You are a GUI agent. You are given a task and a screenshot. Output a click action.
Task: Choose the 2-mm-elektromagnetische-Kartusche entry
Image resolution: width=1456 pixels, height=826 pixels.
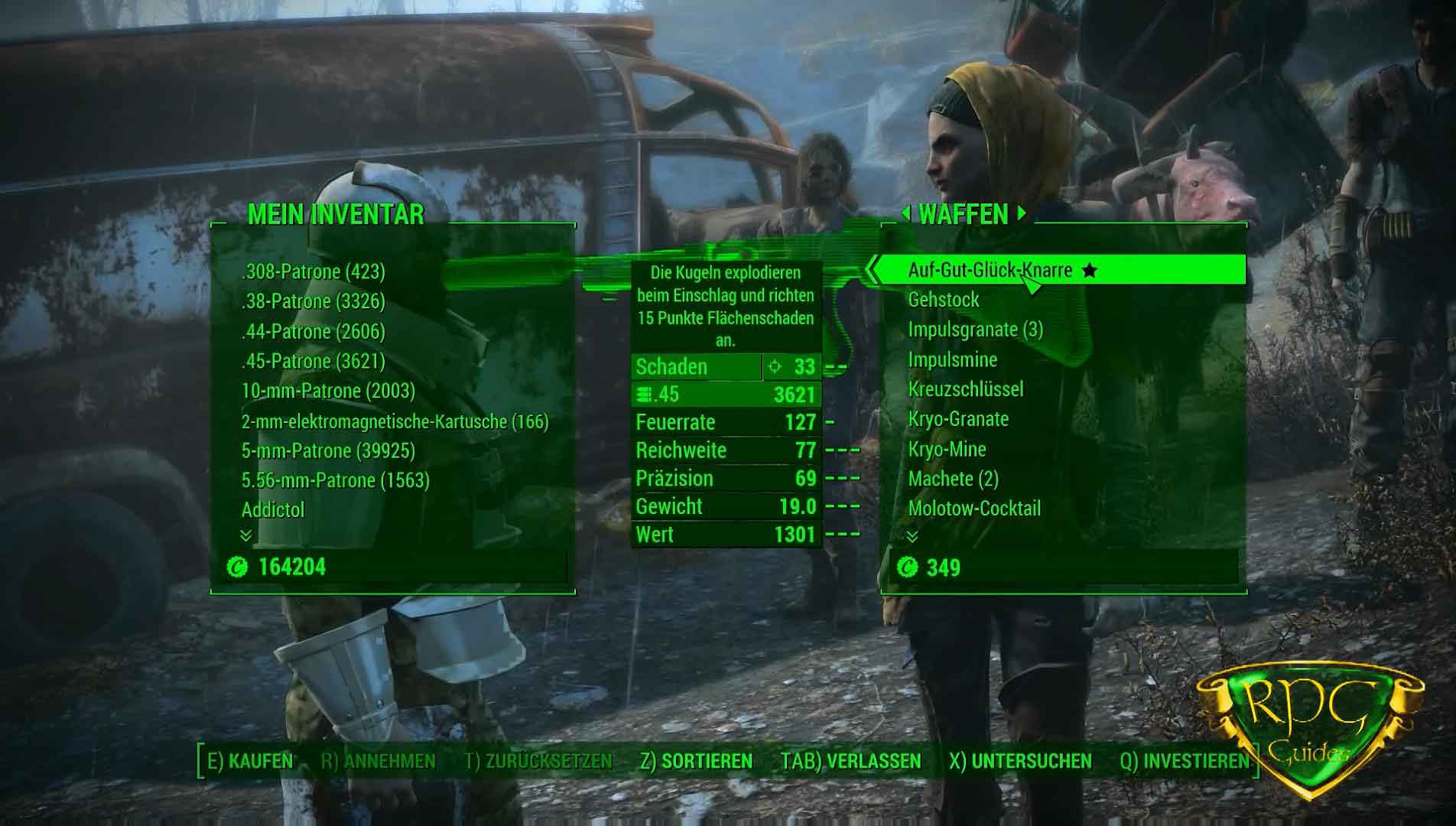(x=395, y=421)
